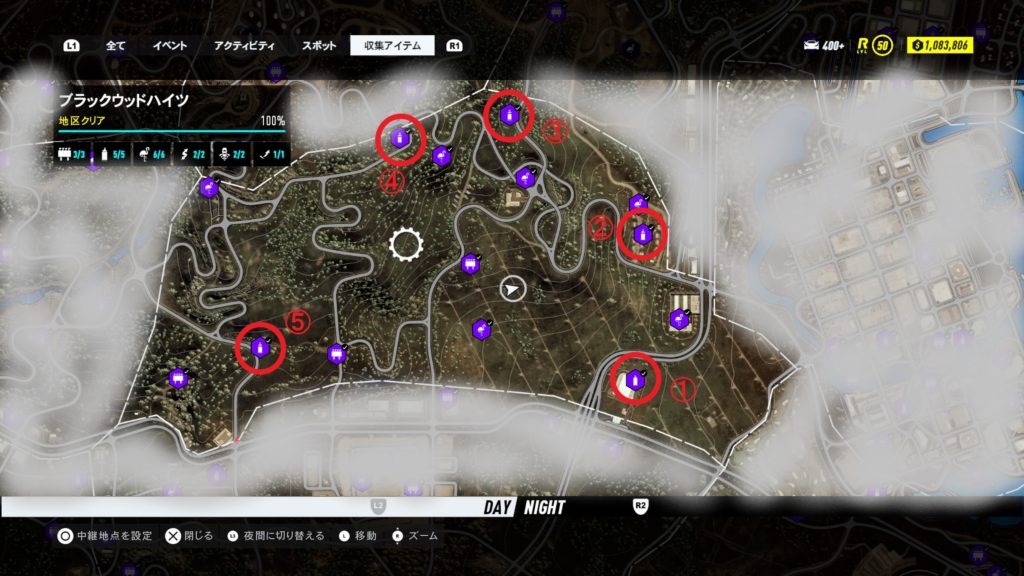The width and height of the screenshot is (1024, 576).
Task: Toggle the map to NIGHT
Action: point(546,507)
